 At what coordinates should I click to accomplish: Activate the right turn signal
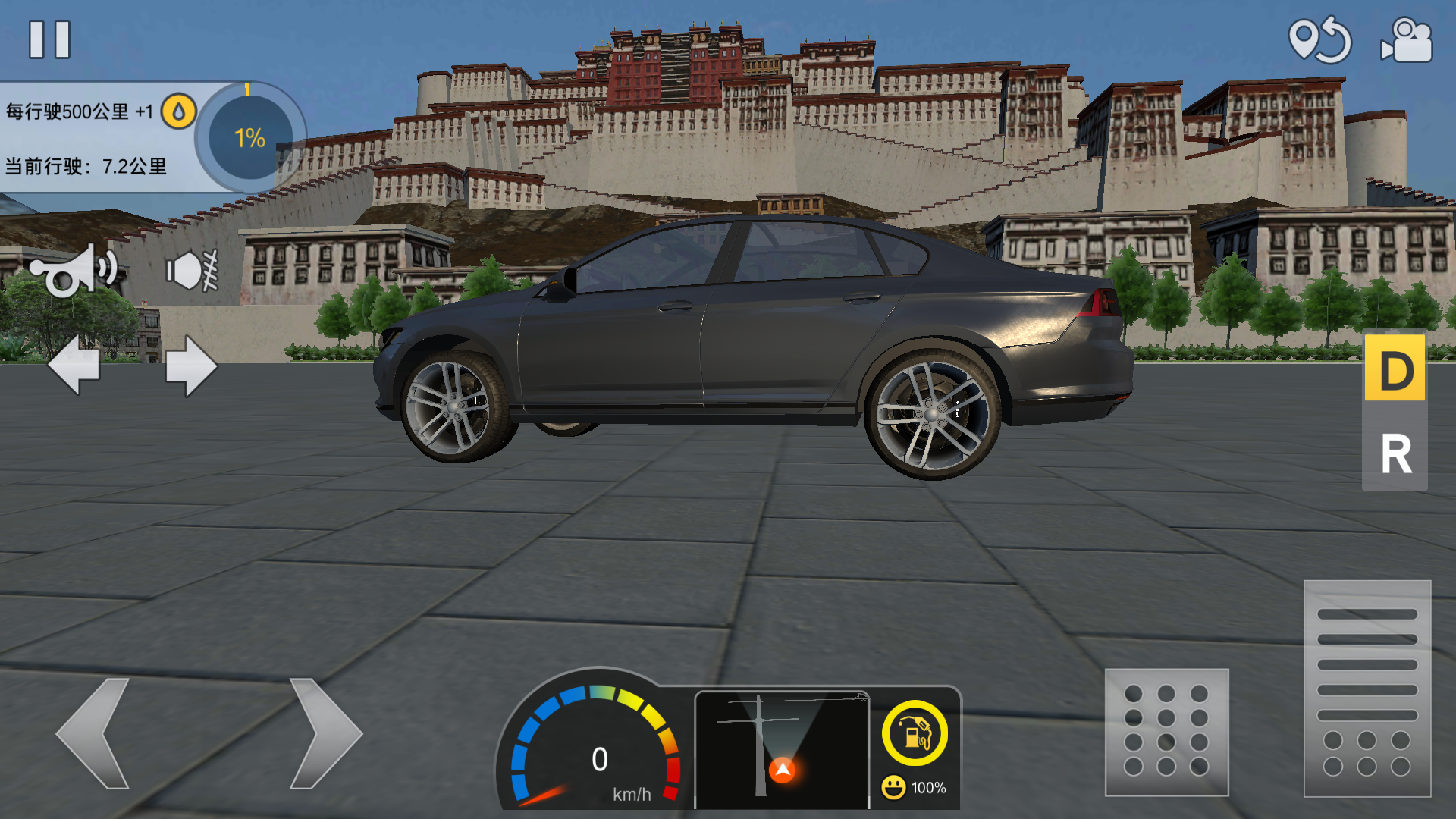191,366
